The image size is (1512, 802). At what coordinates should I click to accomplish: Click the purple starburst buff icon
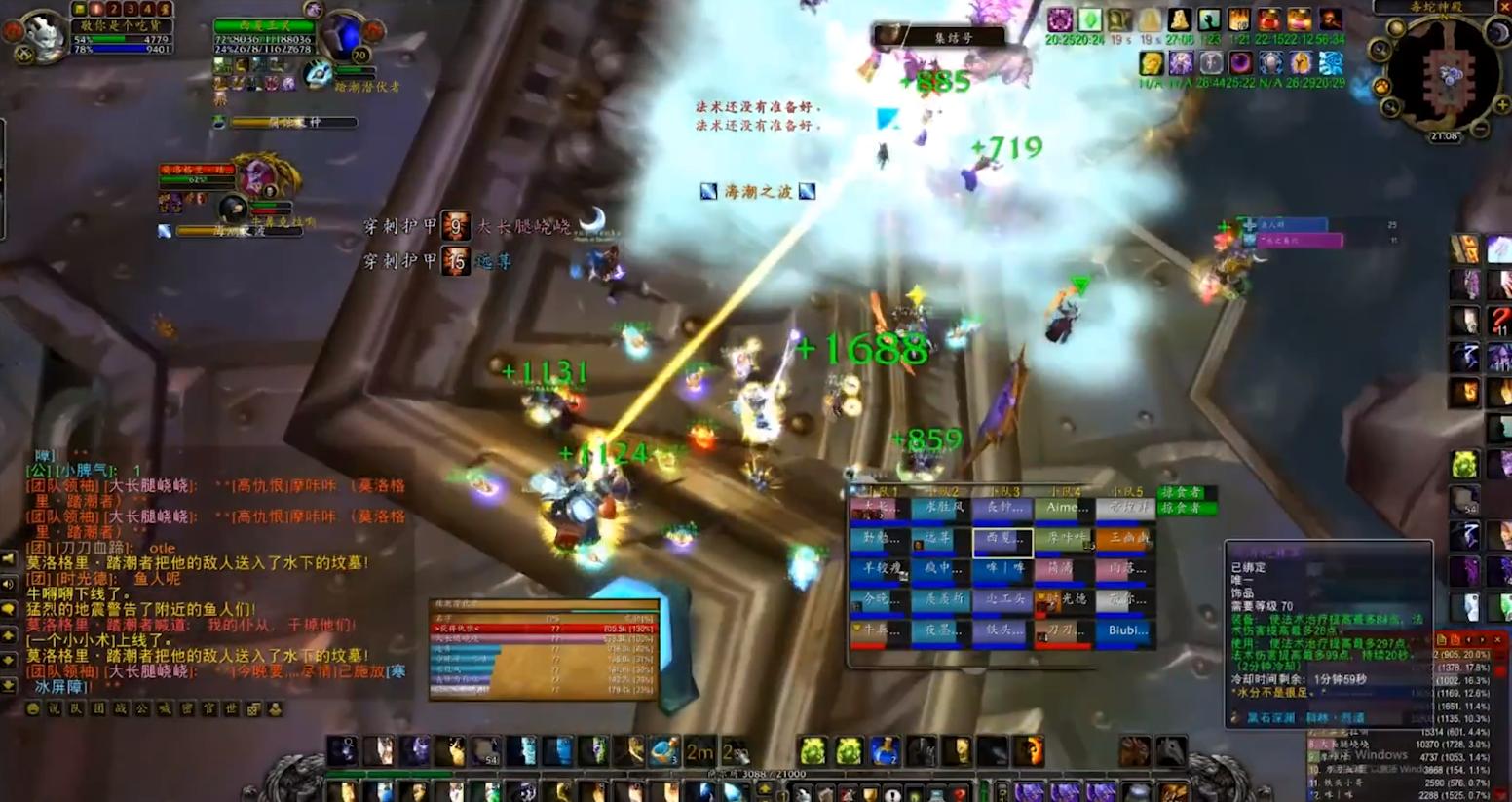1060,19
